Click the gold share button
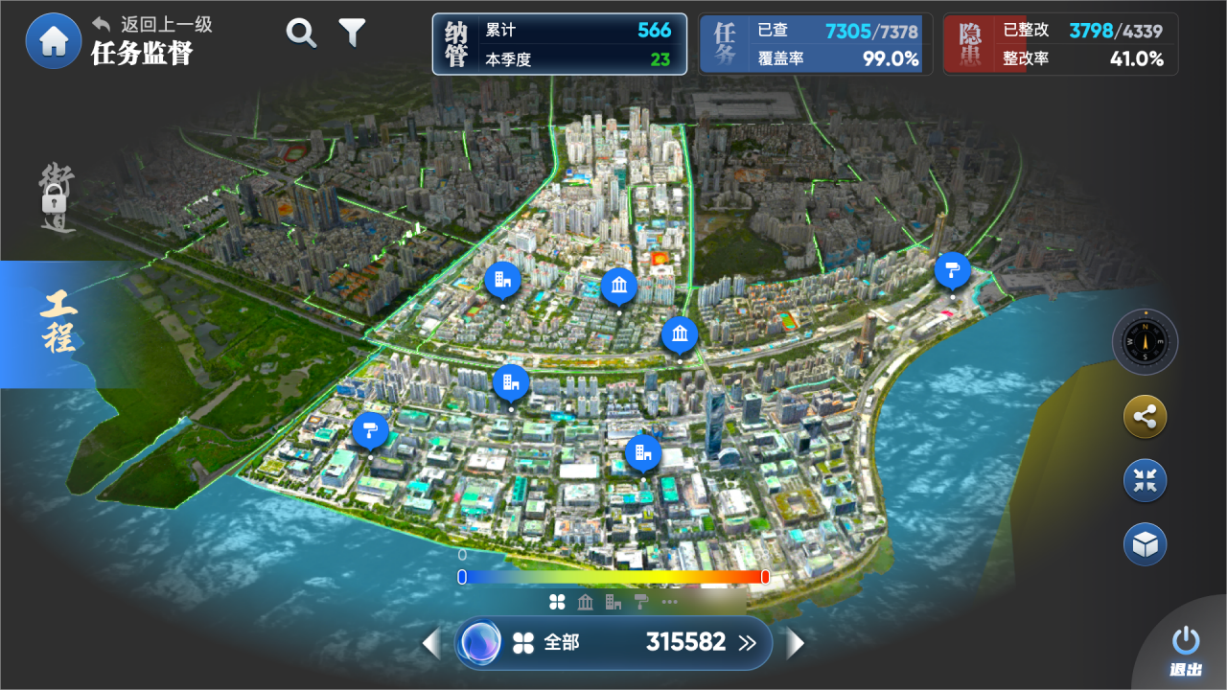Viewport: 1227px width, 690px height. [1145, 418]
